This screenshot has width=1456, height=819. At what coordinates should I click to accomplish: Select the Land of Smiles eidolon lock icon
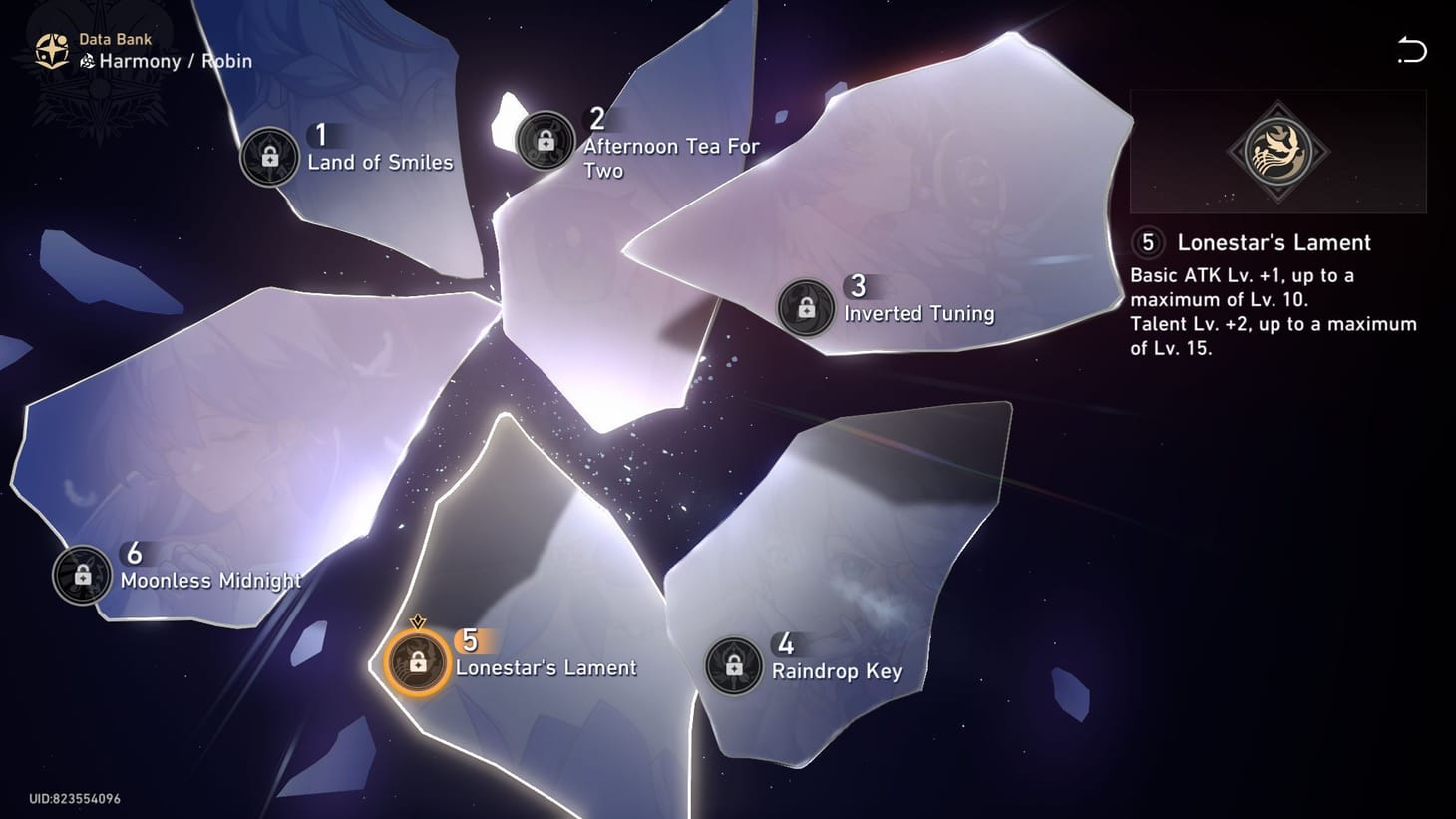coord(267,156)
